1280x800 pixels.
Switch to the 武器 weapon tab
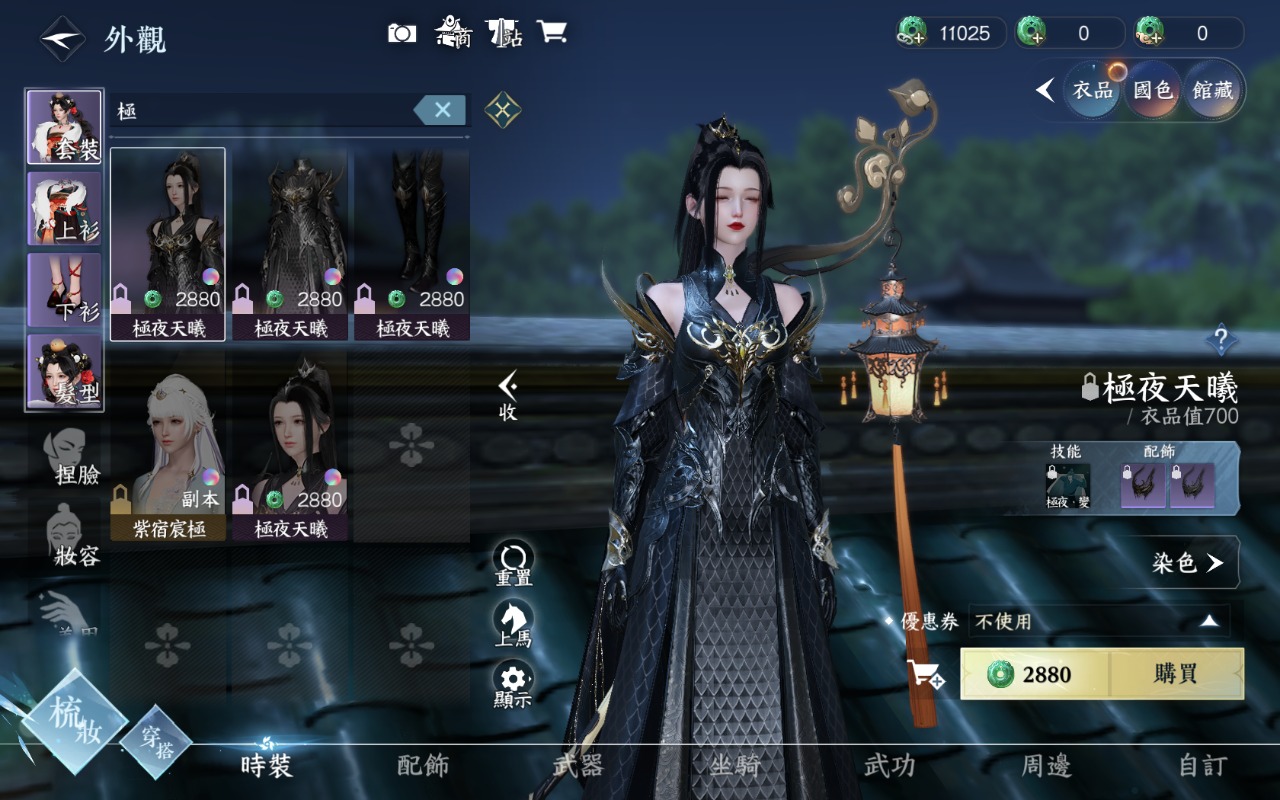(x=578, y=766)
